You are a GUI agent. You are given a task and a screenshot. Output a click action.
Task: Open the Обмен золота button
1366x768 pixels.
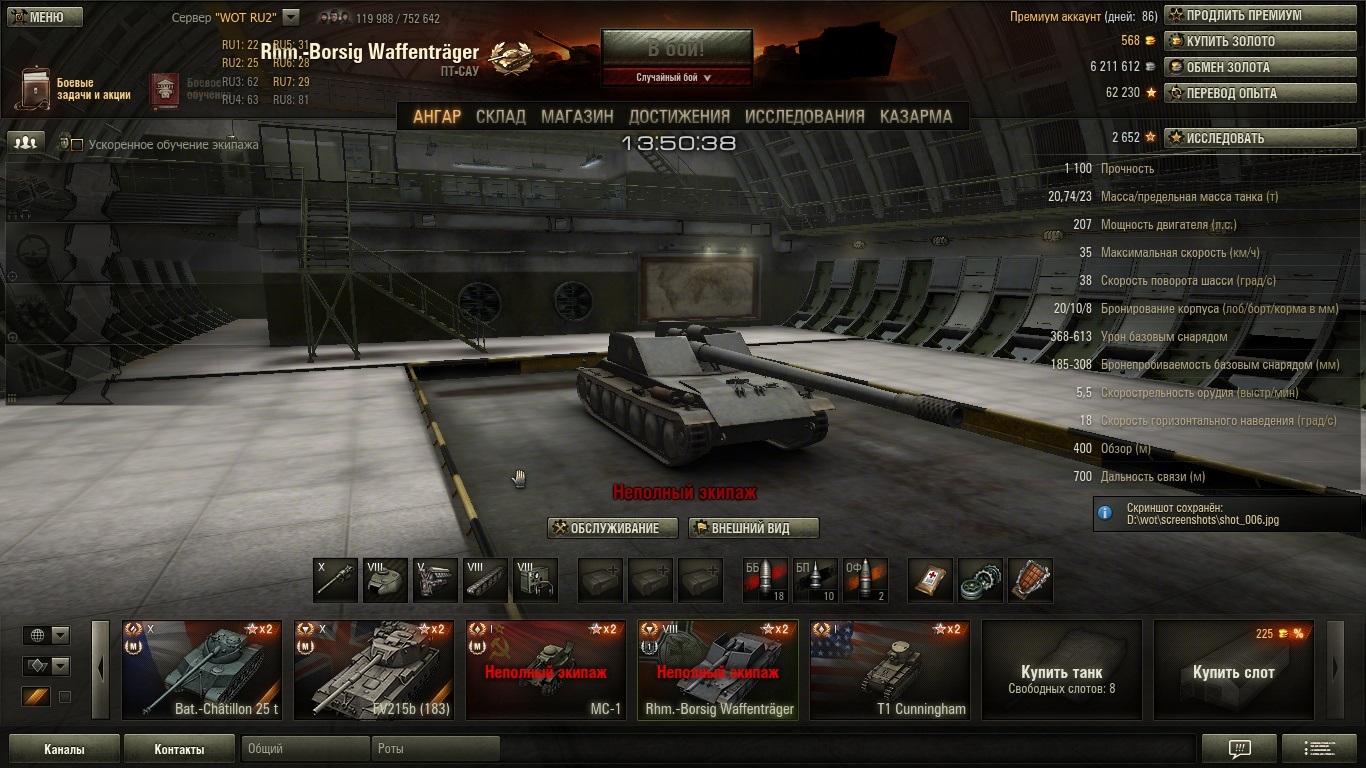click(x=1245, y=67)
